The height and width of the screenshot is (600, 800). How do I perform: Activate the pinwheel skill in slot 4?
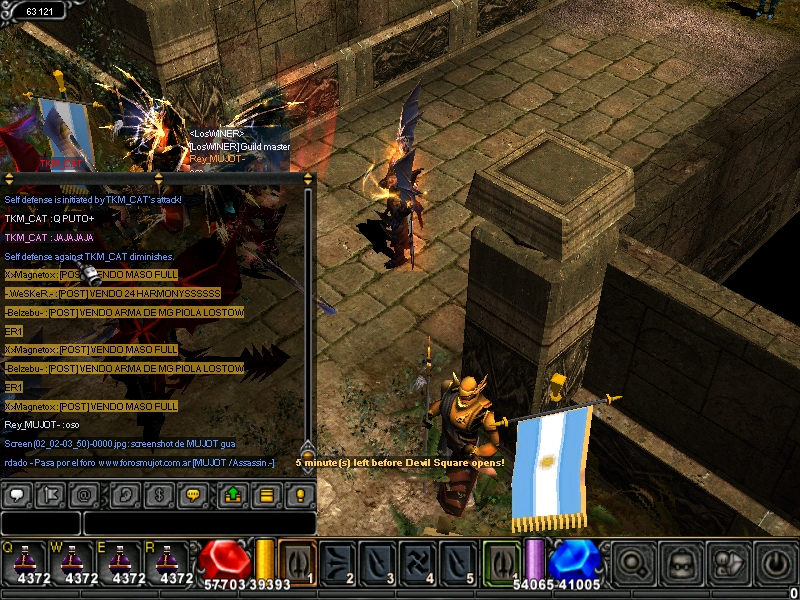point(420,561)
